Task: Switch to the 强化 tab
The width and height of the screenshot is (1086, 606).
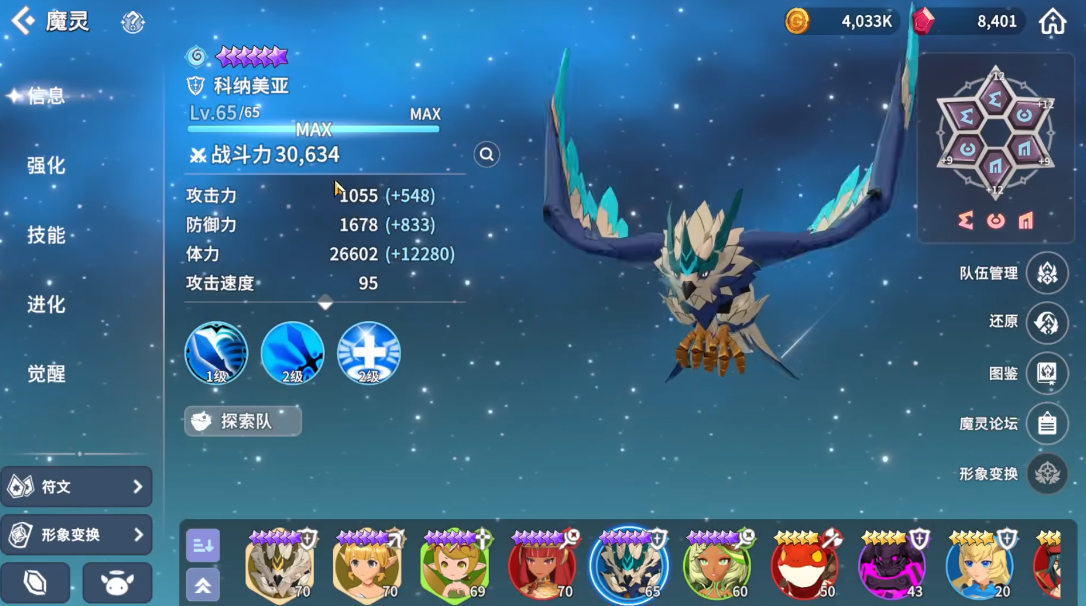Action: [x=46, y=165]
